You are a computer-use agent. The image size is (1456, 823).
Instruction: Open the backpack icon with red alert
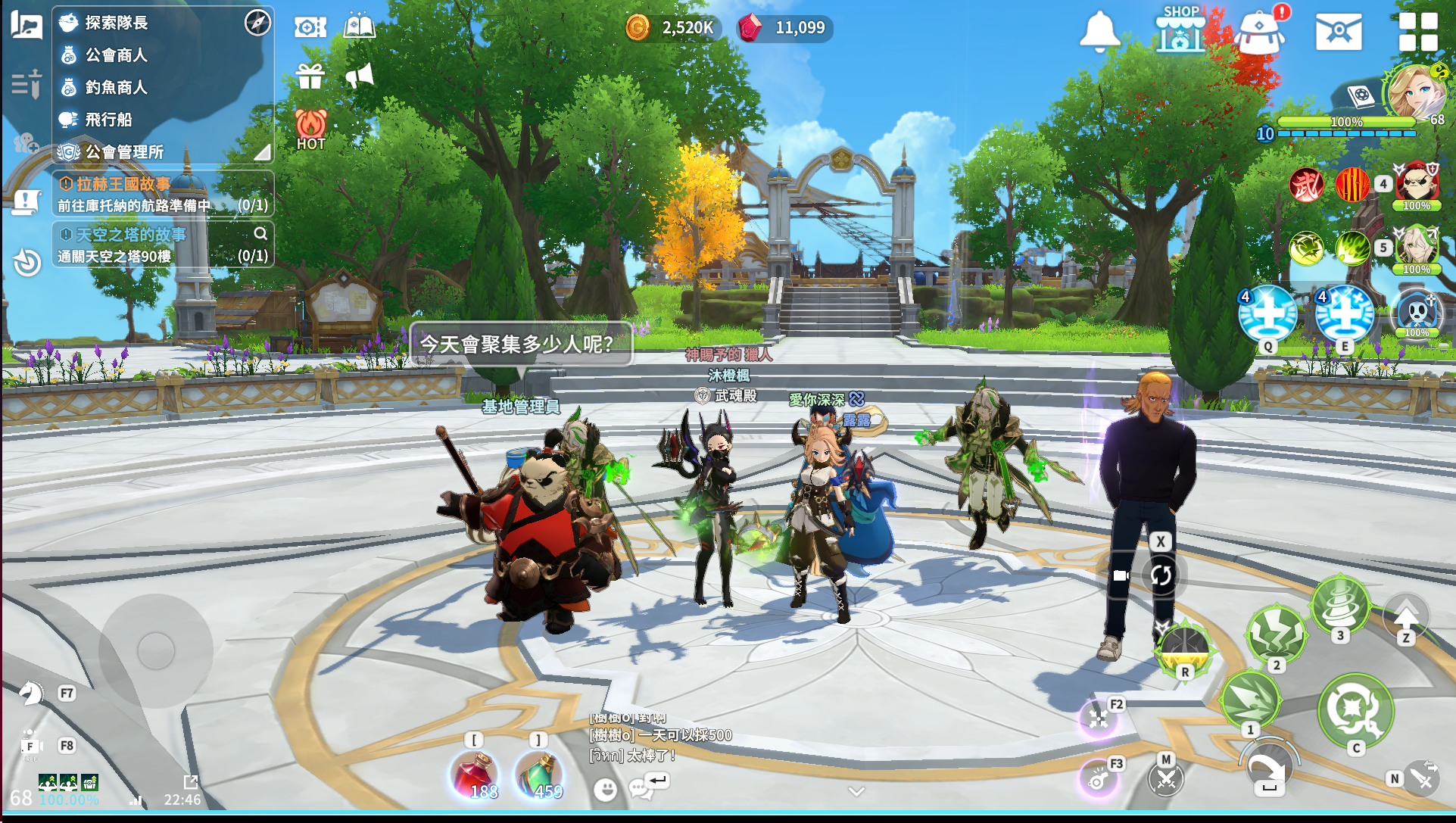pyautogui.click(x=1259, y=33)
